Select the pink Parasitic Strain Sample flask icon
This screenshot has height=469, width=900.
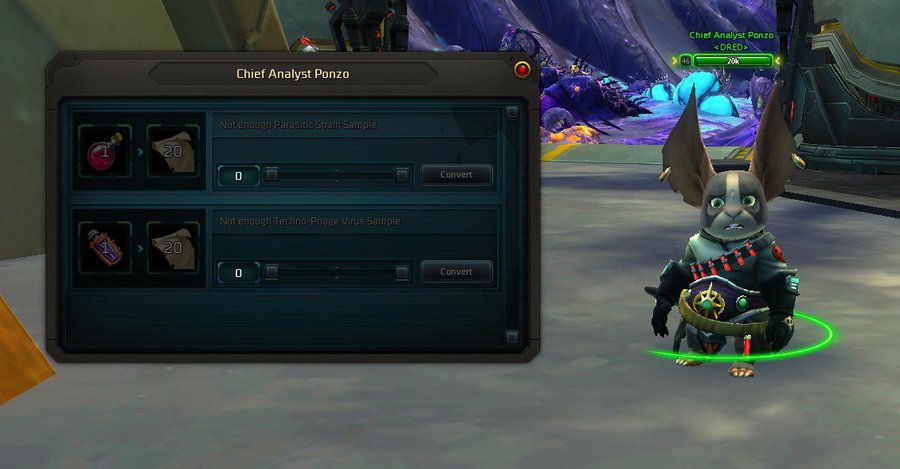[x=105, y=151]
